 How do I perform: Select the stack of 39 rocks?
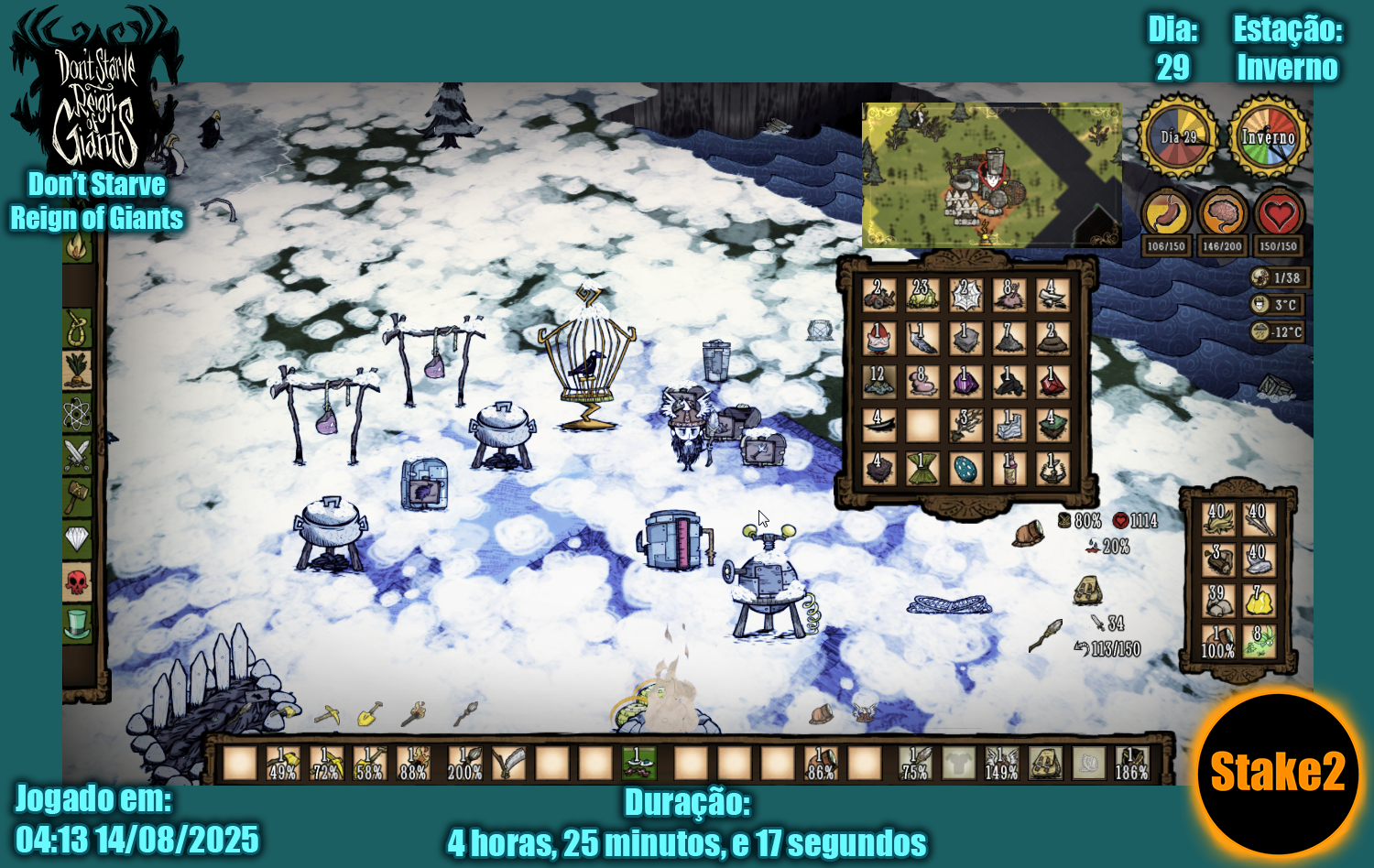click(1217, 602)
